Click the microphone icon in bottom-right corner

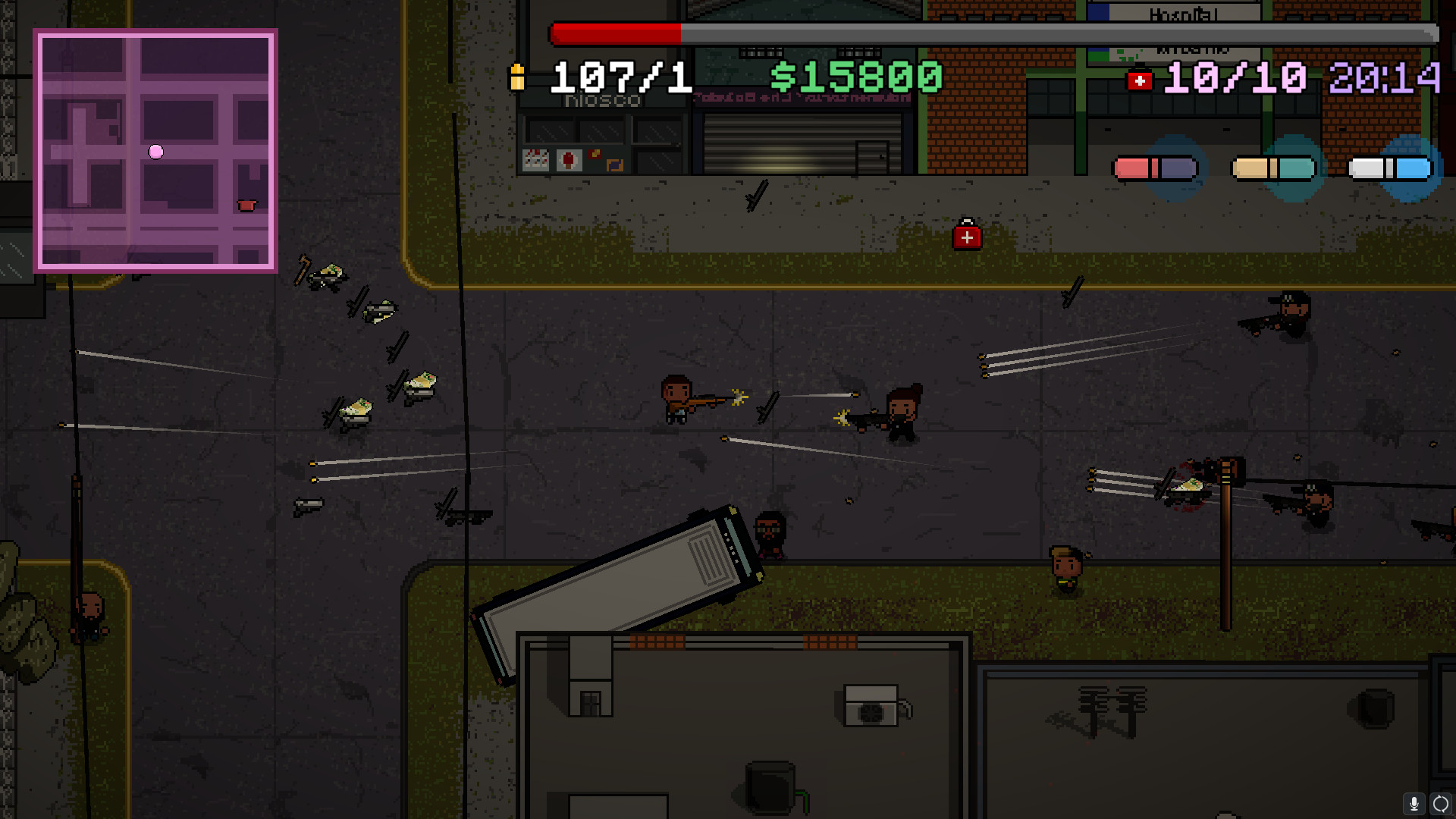[1414, 802]
